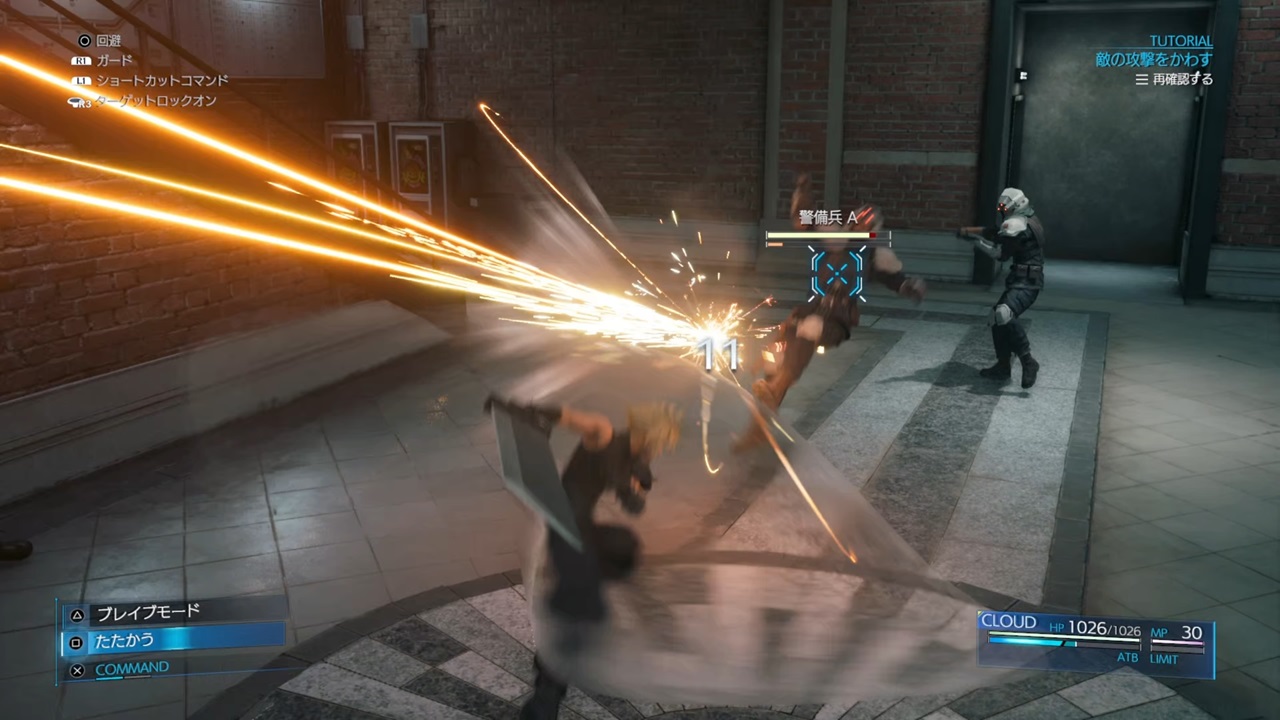1280x720 pixels.
Task: Select the R1 icon for ガード
Action: [x=83, y=60]
